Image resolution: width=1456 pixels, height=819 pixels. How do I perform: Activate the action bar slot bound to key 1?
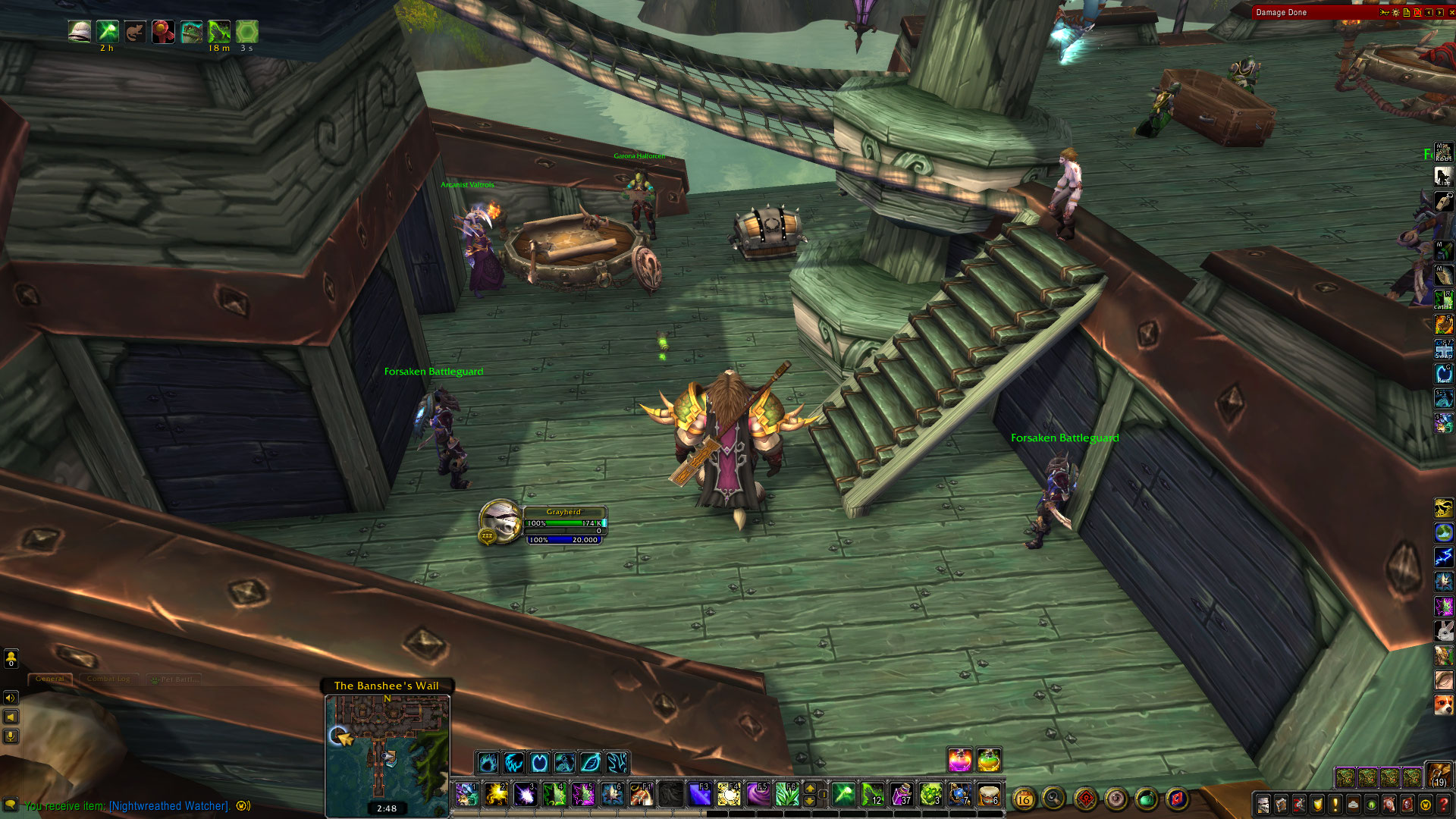click(467, 794)
